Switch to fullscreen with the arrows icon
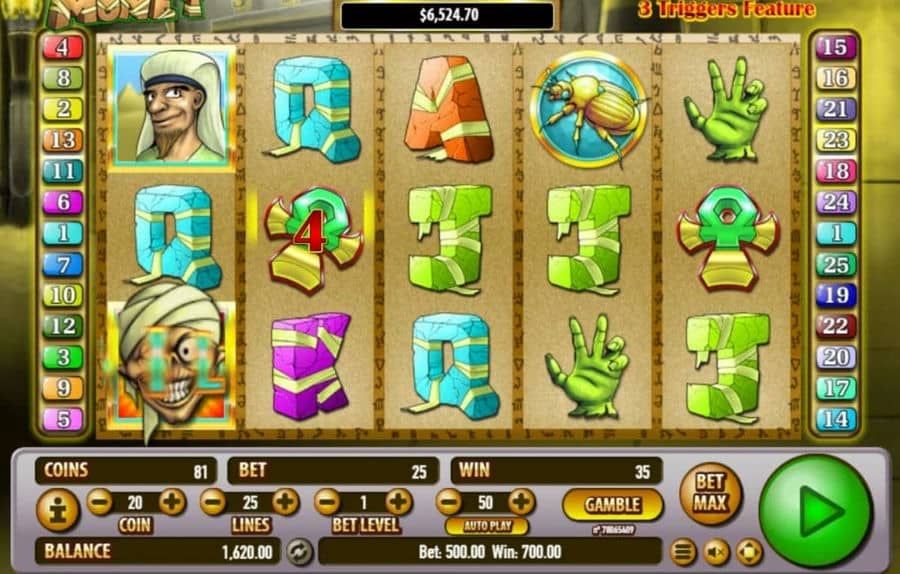Viewport: 900px width, 574px height. pos(749,551)
